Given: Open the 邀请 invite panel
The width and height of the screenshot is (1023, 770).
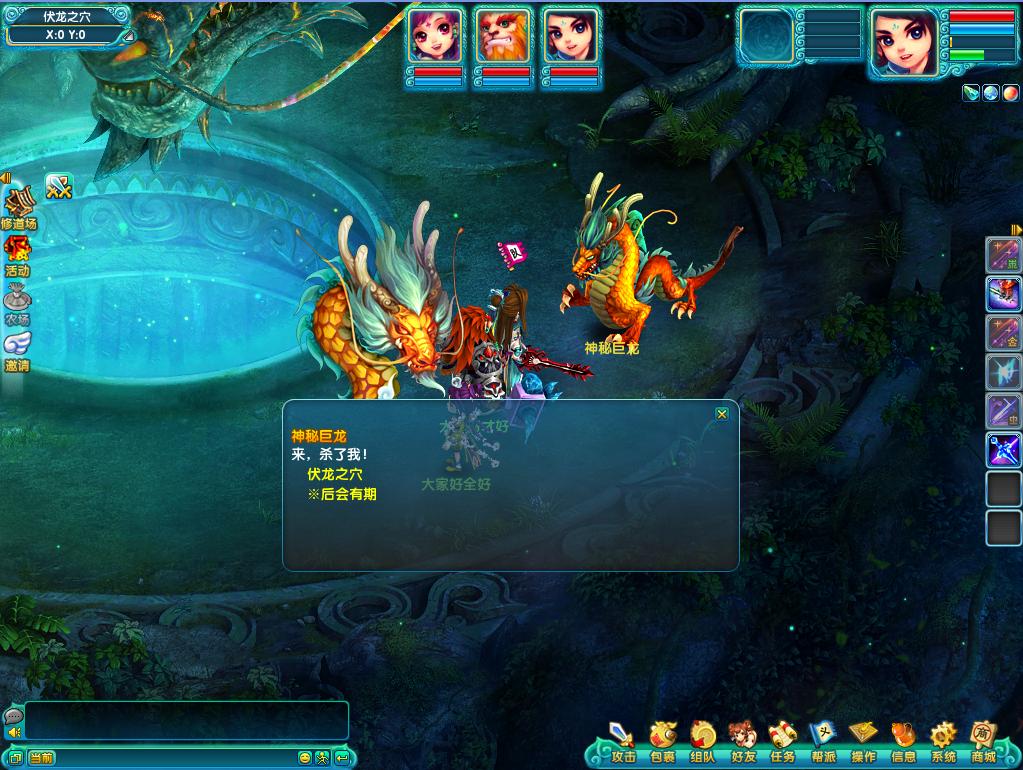Looking at the screenshot, I should [17, 350].
